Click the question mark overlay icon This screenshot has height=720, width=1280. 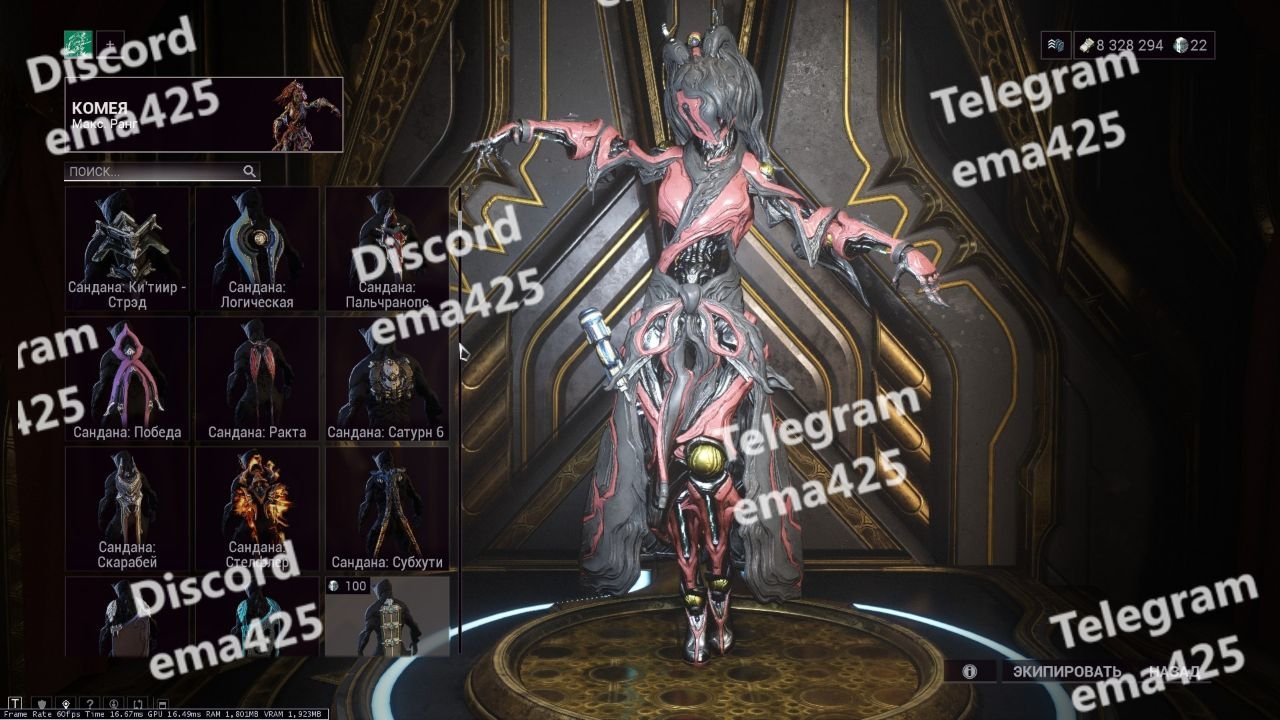pyautogui.click(x=90, y=703)
